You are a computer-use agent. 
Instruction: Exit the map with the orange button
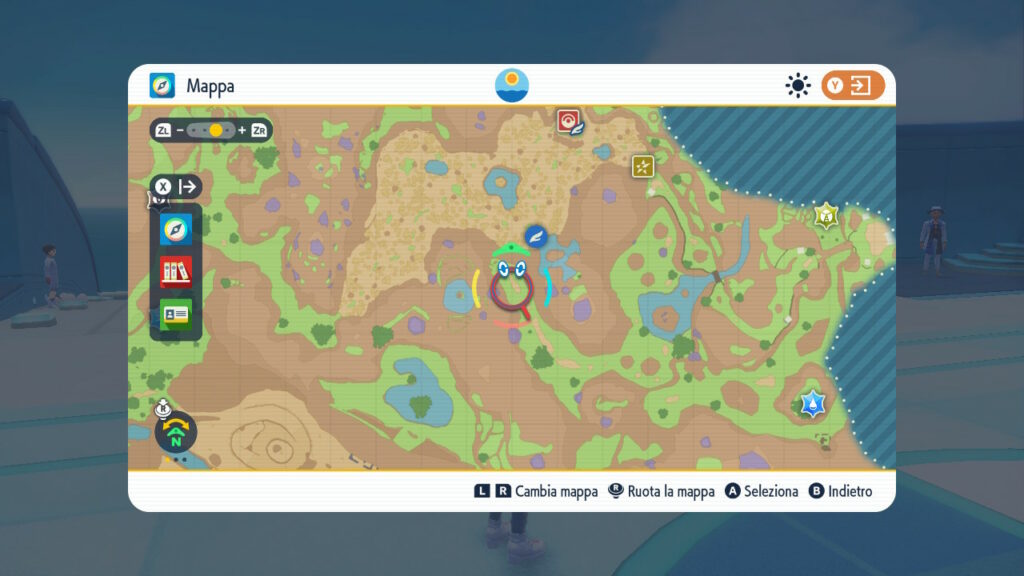click(853, 86)
